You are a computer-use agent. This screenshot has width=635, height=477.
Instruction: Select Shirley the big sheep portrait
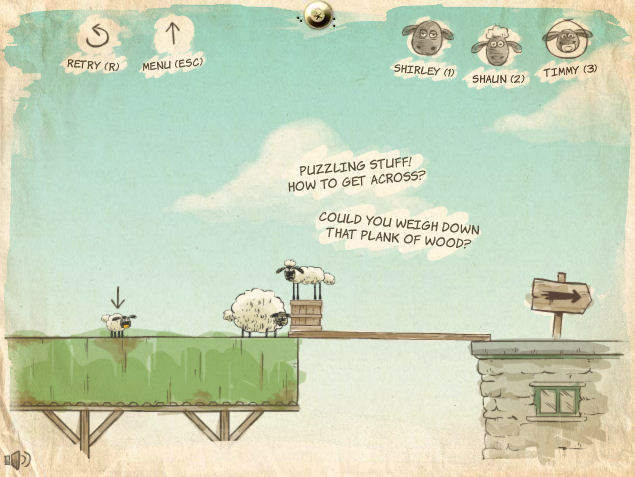[x=424, y=41]
